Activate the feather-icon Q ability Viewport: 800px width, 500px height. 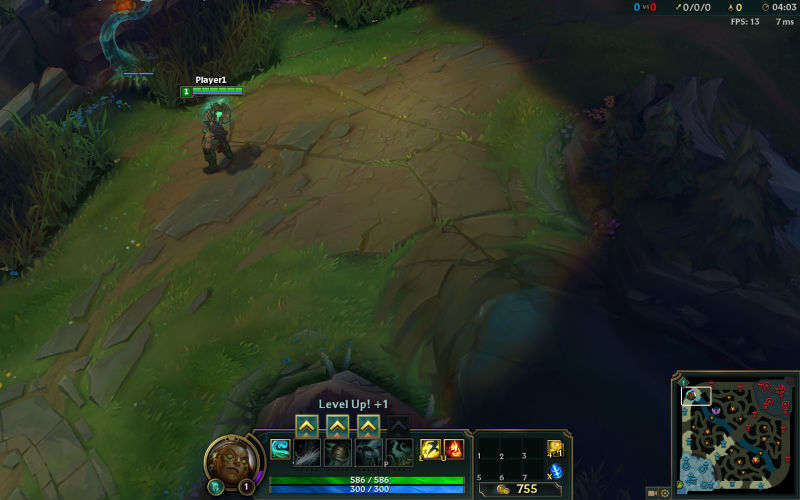pyautogui.click(x=307, y=452)
